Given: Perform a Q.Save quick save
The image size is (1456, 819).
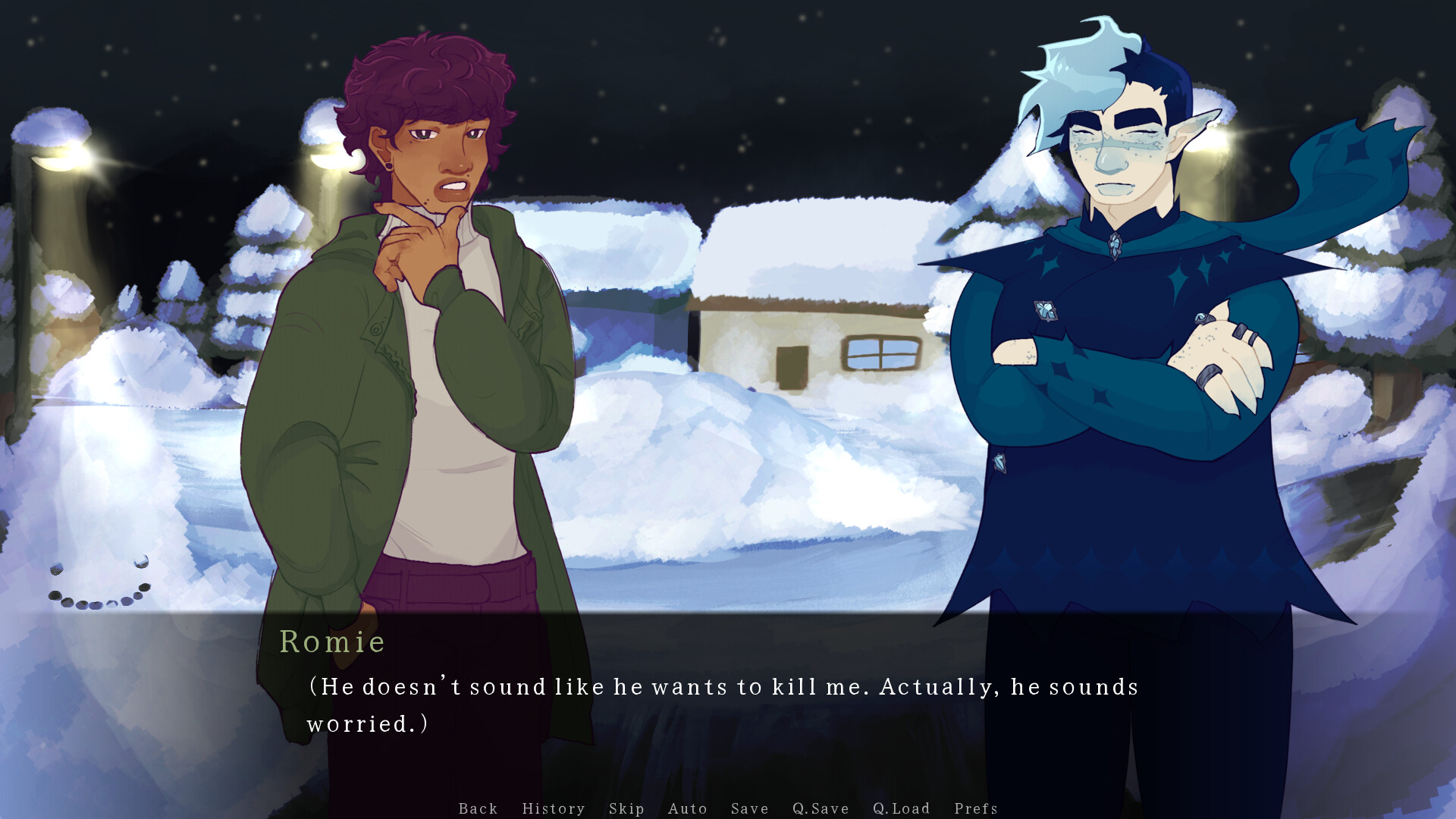Looking at the screenshot, I should 820,808.
